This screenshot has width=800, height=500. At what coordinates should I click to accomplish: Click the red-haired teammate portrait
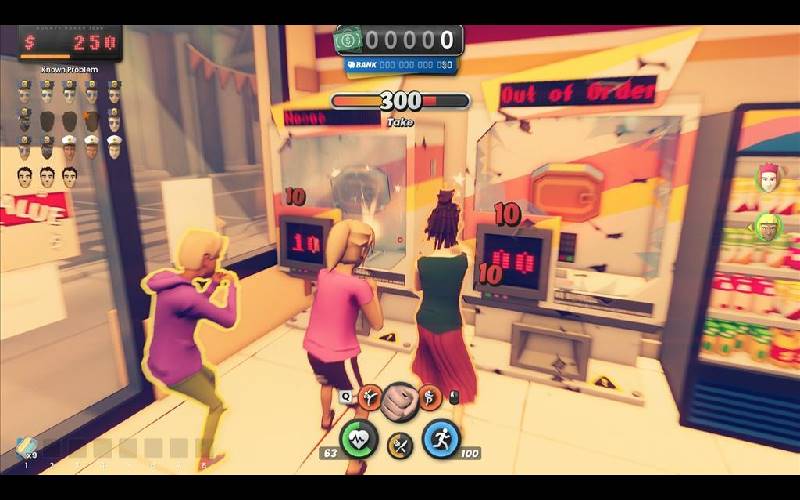pos(768,178)
